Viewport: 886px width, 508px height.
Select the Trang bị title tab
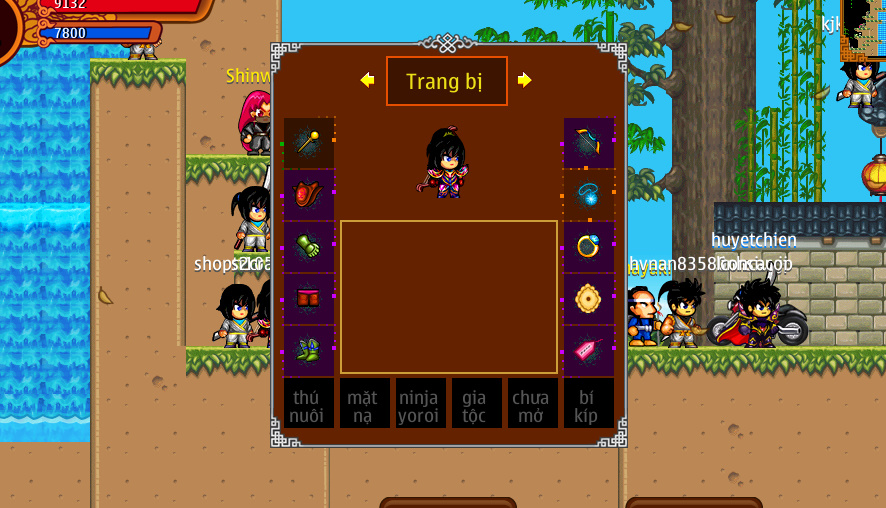click(x=446, y=81)
